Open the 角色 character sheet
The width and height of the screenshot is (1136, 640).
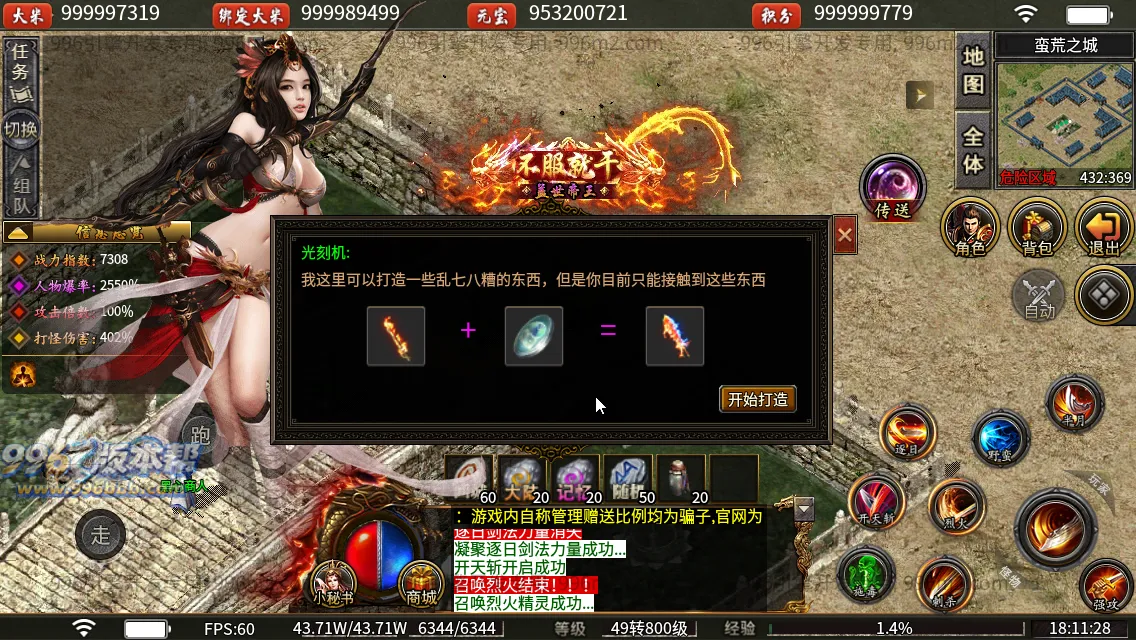970,226
